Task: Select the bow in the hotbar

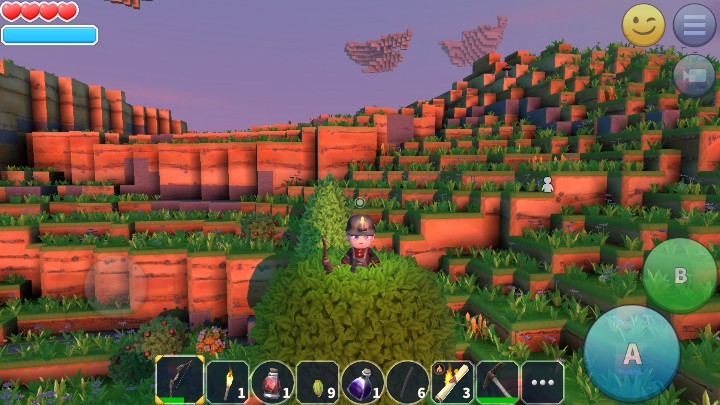Action: (x=180, y=381)
